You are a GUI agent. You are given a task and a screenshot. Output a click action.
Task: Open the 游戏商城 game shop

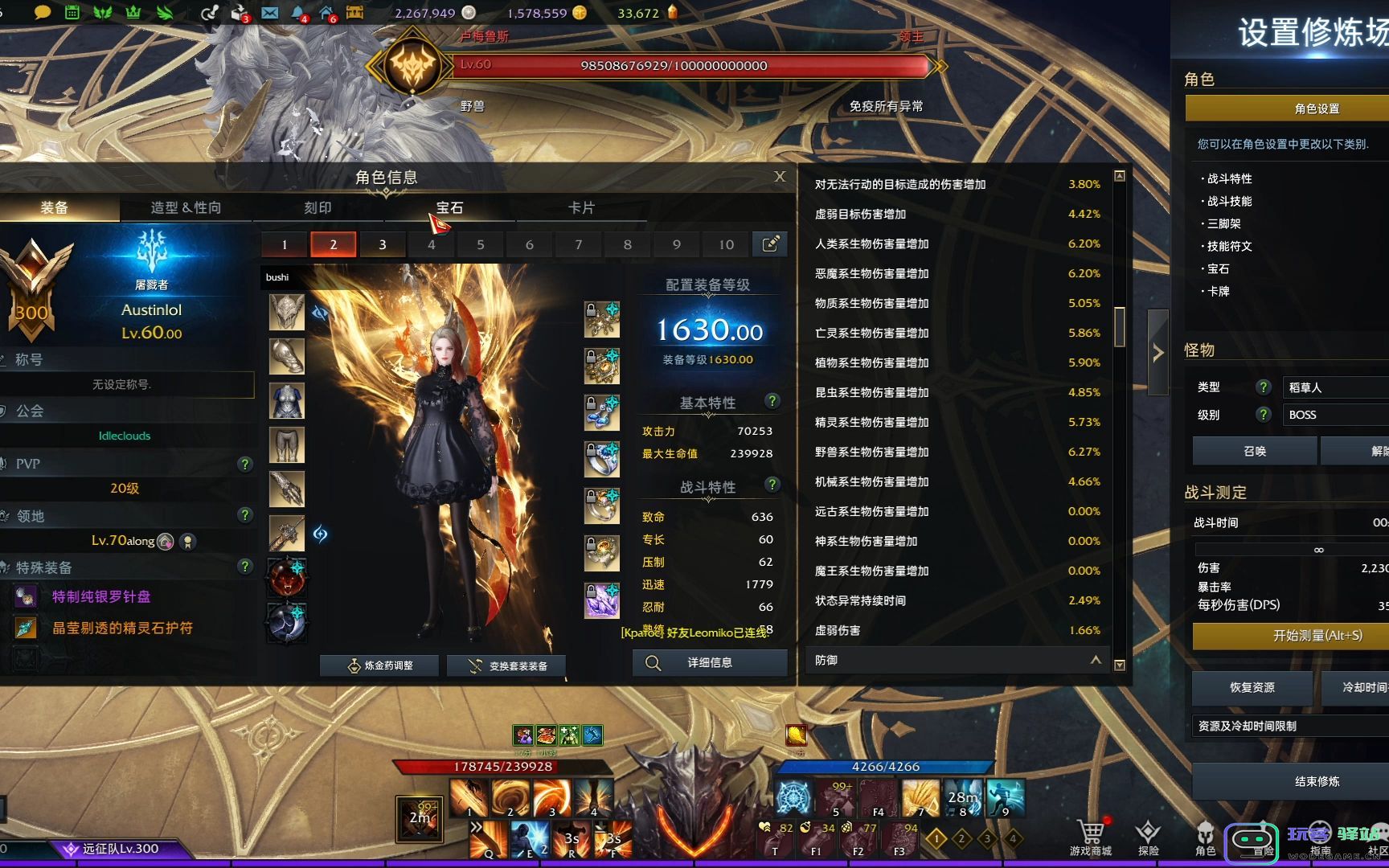coord(1091,837)
